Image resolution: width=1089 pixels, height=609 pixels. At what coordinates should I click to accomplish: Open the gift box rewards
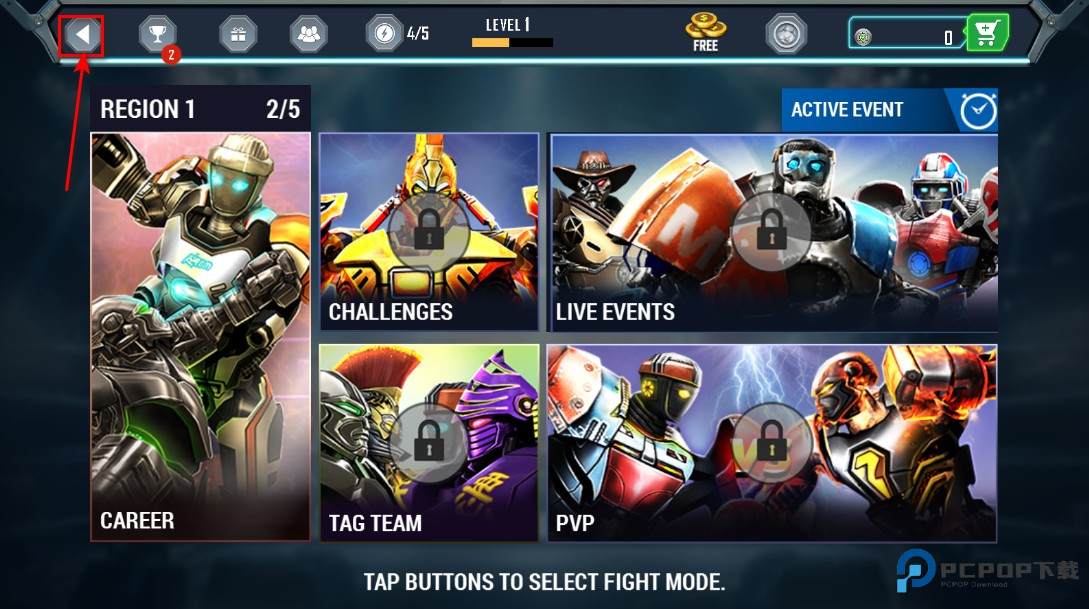click(x=238, y=35)
